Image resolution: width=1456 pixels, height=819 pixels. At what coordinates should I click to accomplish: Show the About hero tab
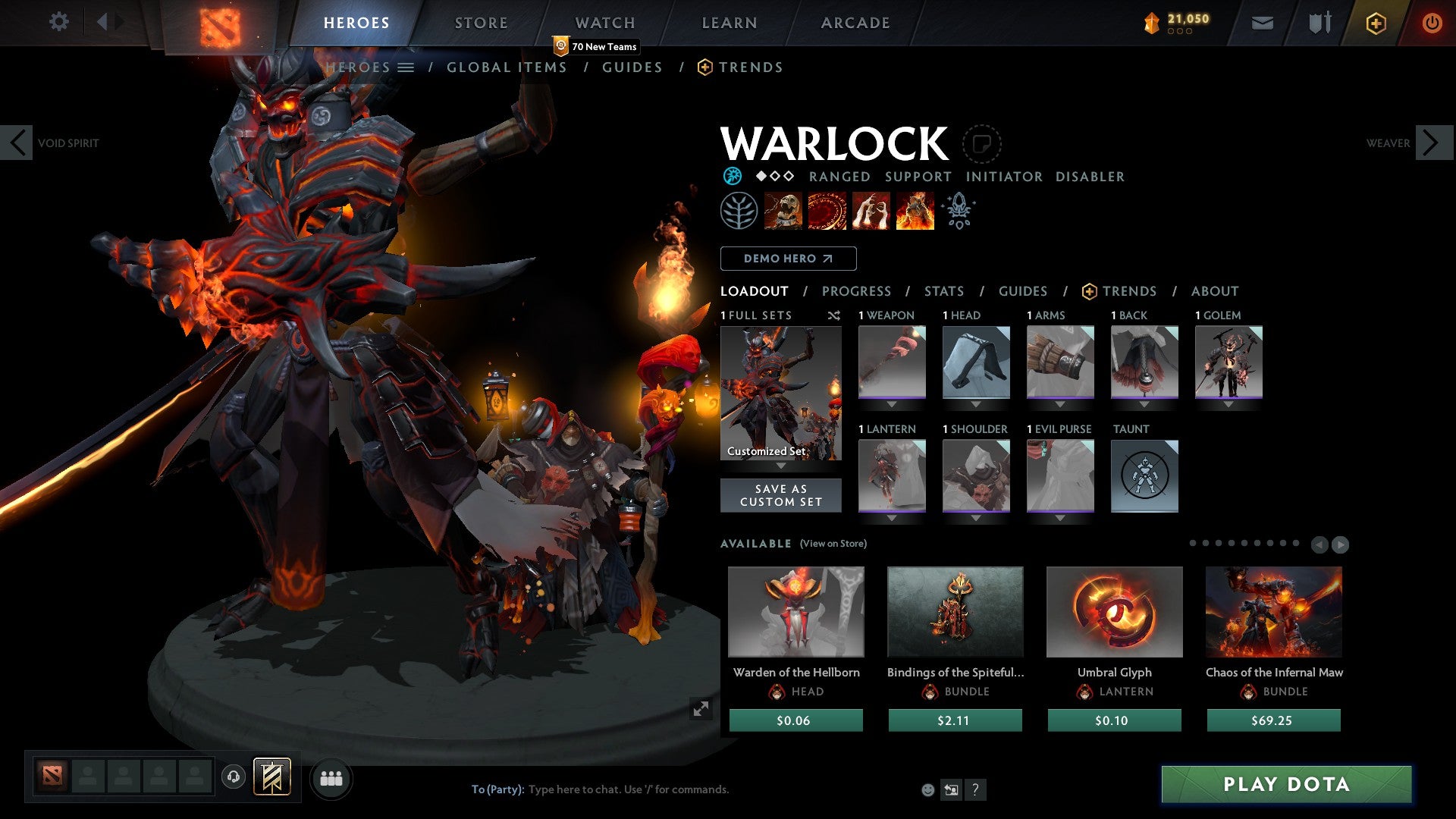point(1214,291)
